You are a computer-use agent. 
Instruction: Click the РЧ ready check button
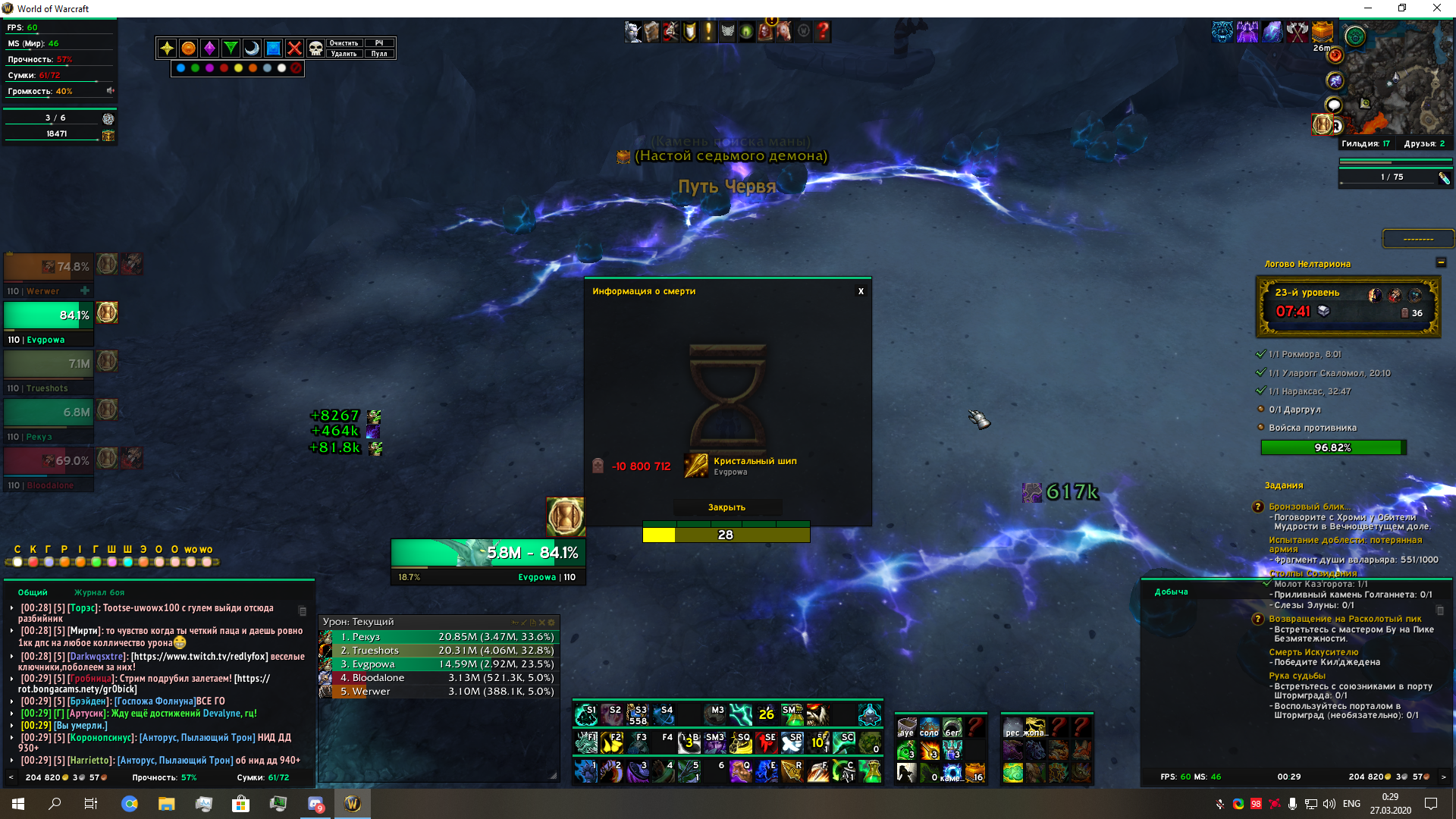pos(379,43)
